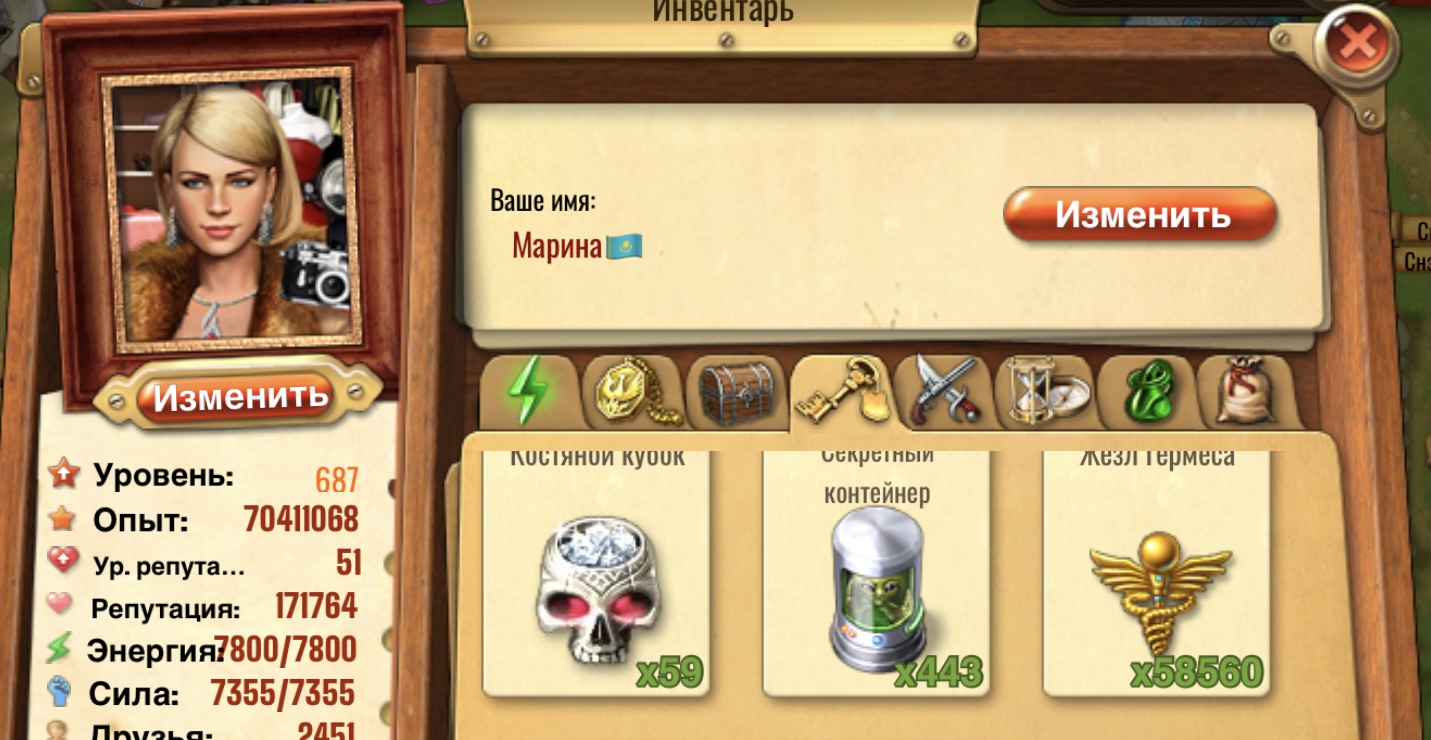Show the hourglass and compass tab
This screenshot has width=1431, height=740.
point(1046,391)
